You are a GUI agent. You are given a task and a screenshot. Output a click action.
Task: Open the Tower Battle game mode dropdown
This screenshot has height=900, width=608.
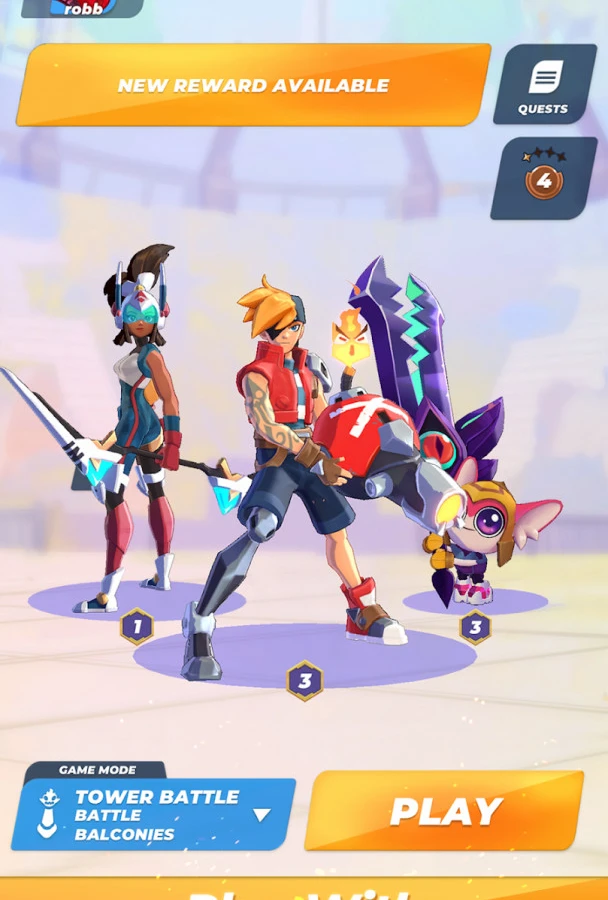155,814
